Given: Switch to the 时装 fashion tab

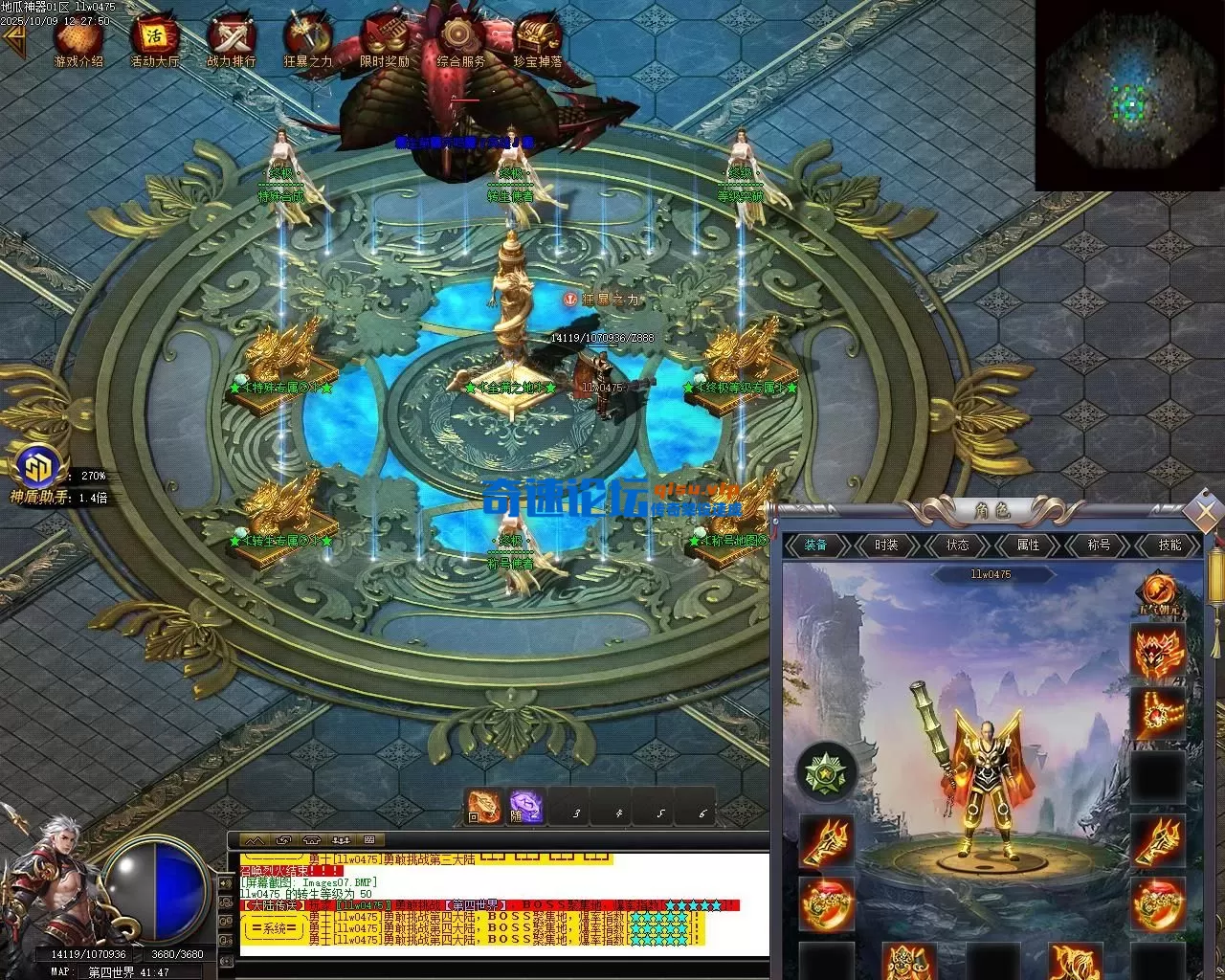Looking at the screenshot, I should point(886,546).
